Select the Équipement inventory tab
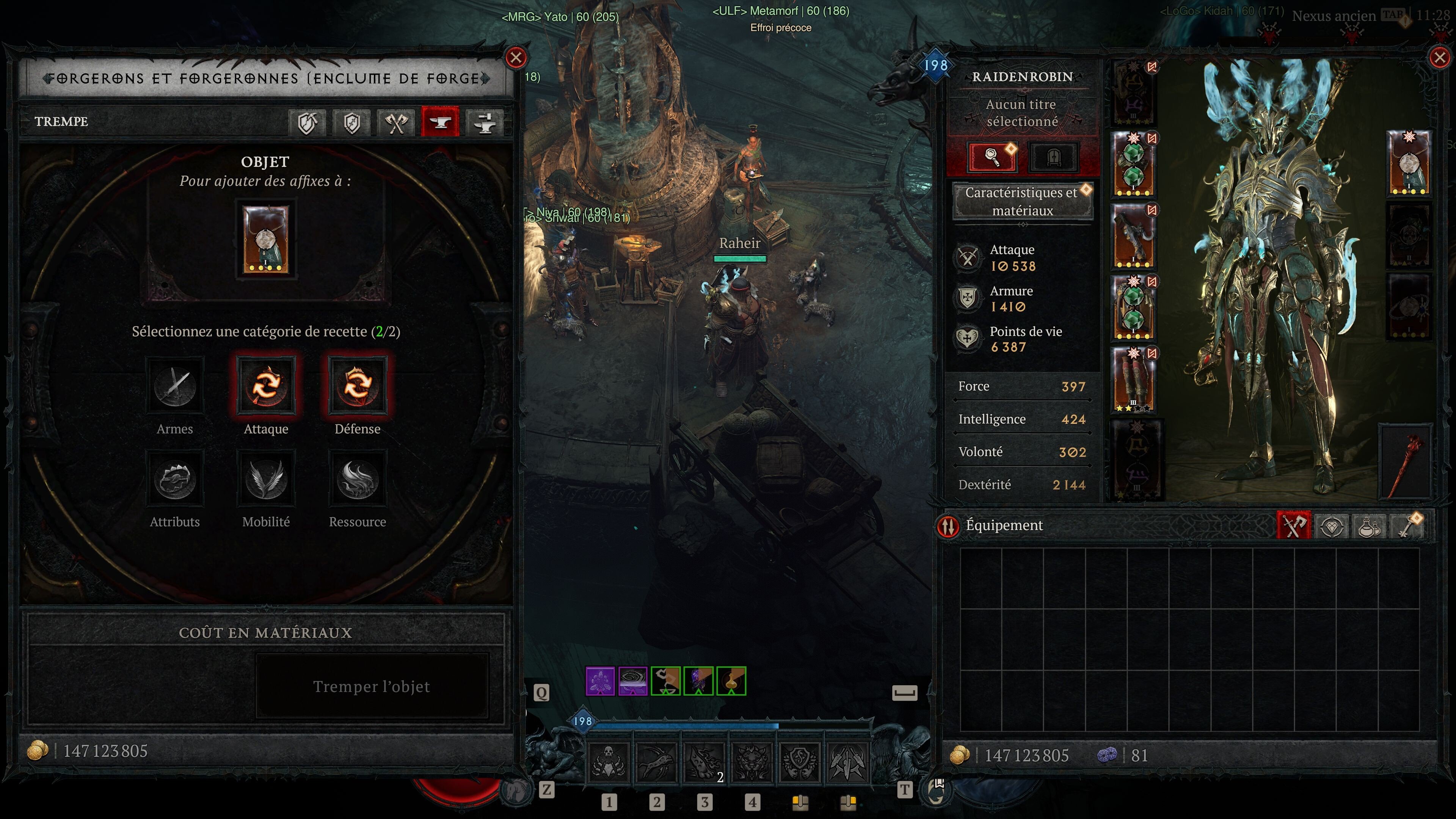This screenshot has height=819, width=1456. tap(1293, 526)
